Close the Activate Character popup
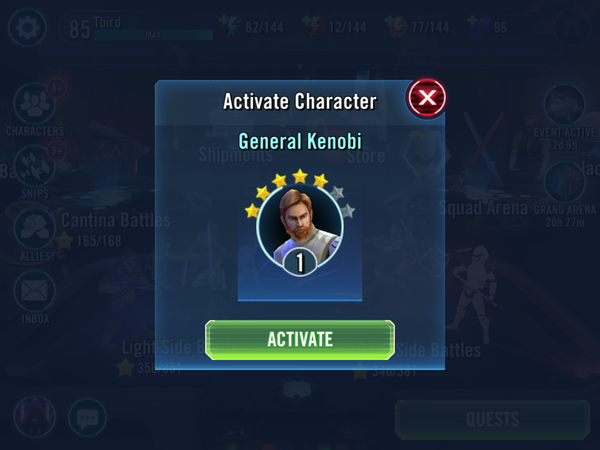 click(x=427, y=97)
